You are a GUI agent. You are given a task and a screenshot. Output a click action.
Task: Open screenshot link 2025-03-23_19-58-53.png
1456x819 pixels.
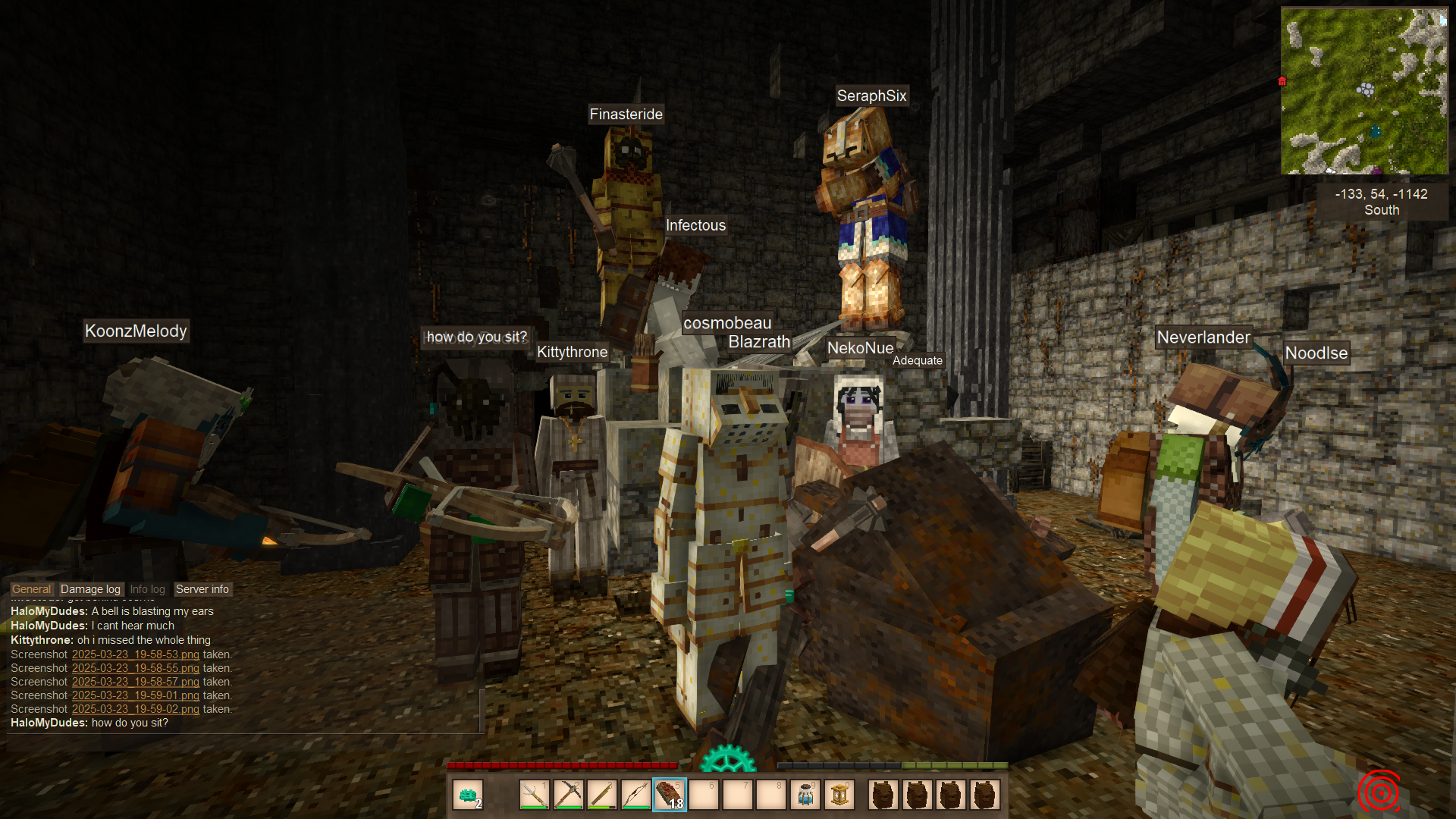click(x=135, y=654)
